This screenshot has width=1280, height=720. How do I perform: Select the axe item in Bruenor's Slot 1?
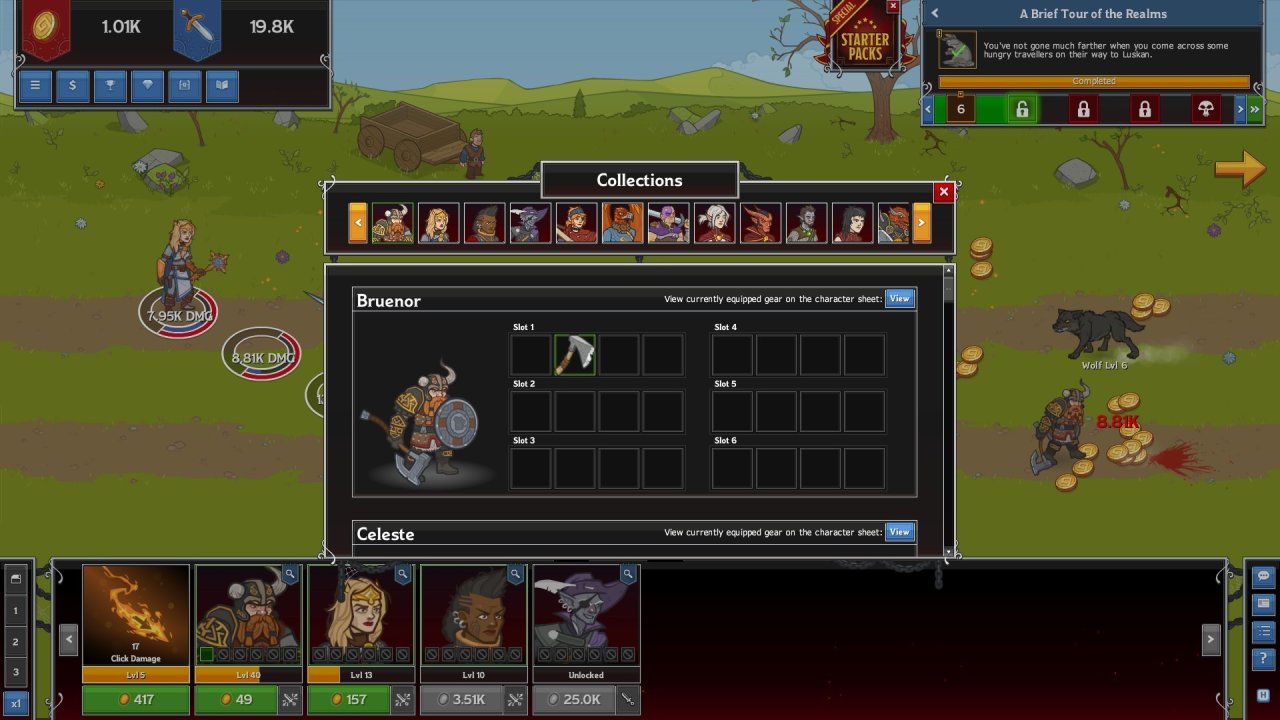coord(575,354)
